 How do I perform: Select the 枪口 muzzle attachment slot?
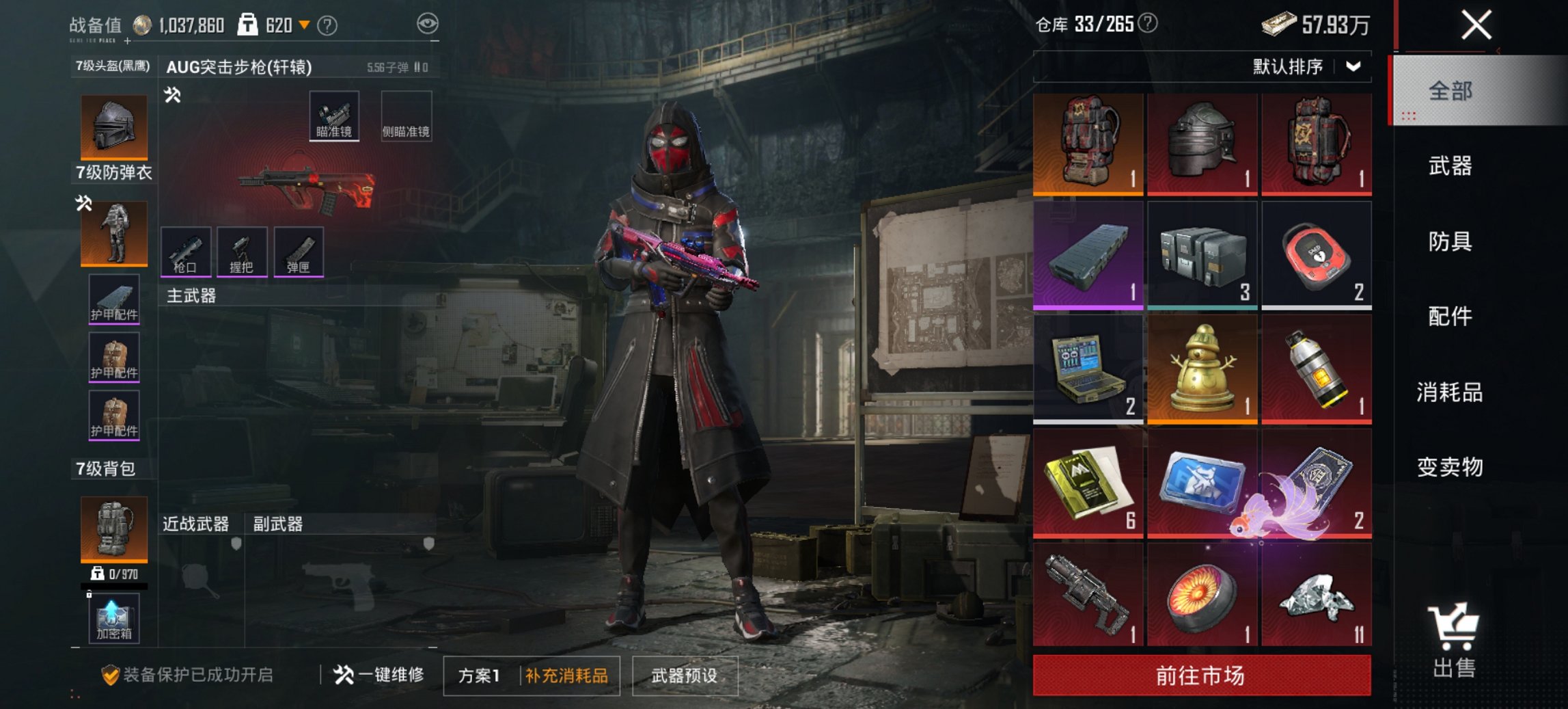184,251
